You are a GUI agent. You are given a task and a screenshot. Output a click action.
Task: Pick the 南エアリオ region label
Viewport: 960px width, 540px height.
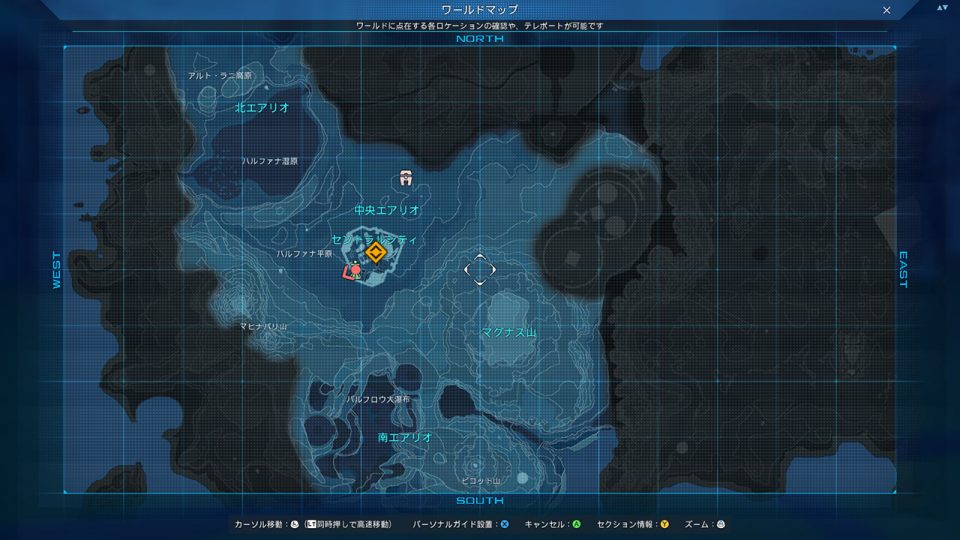(x=405, y=437)
